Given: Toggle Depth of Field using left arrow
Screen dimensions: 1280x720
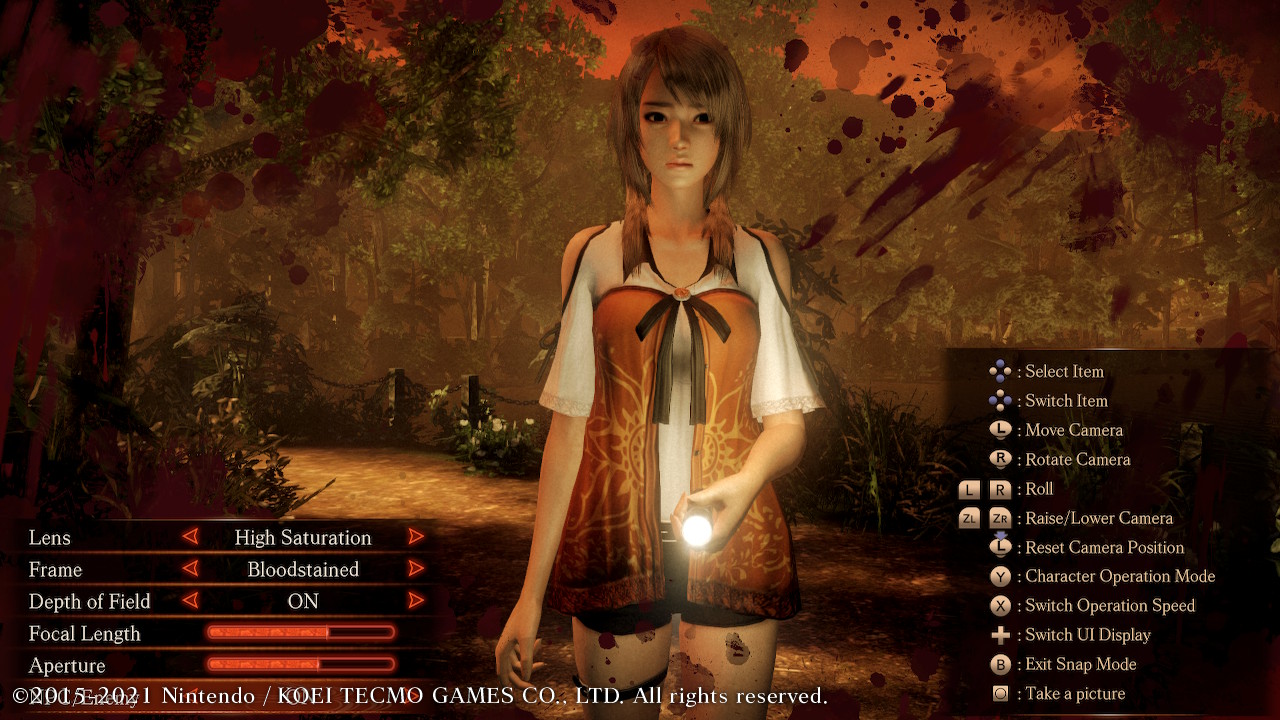Looking at the screenshot, I should [190, 601].
